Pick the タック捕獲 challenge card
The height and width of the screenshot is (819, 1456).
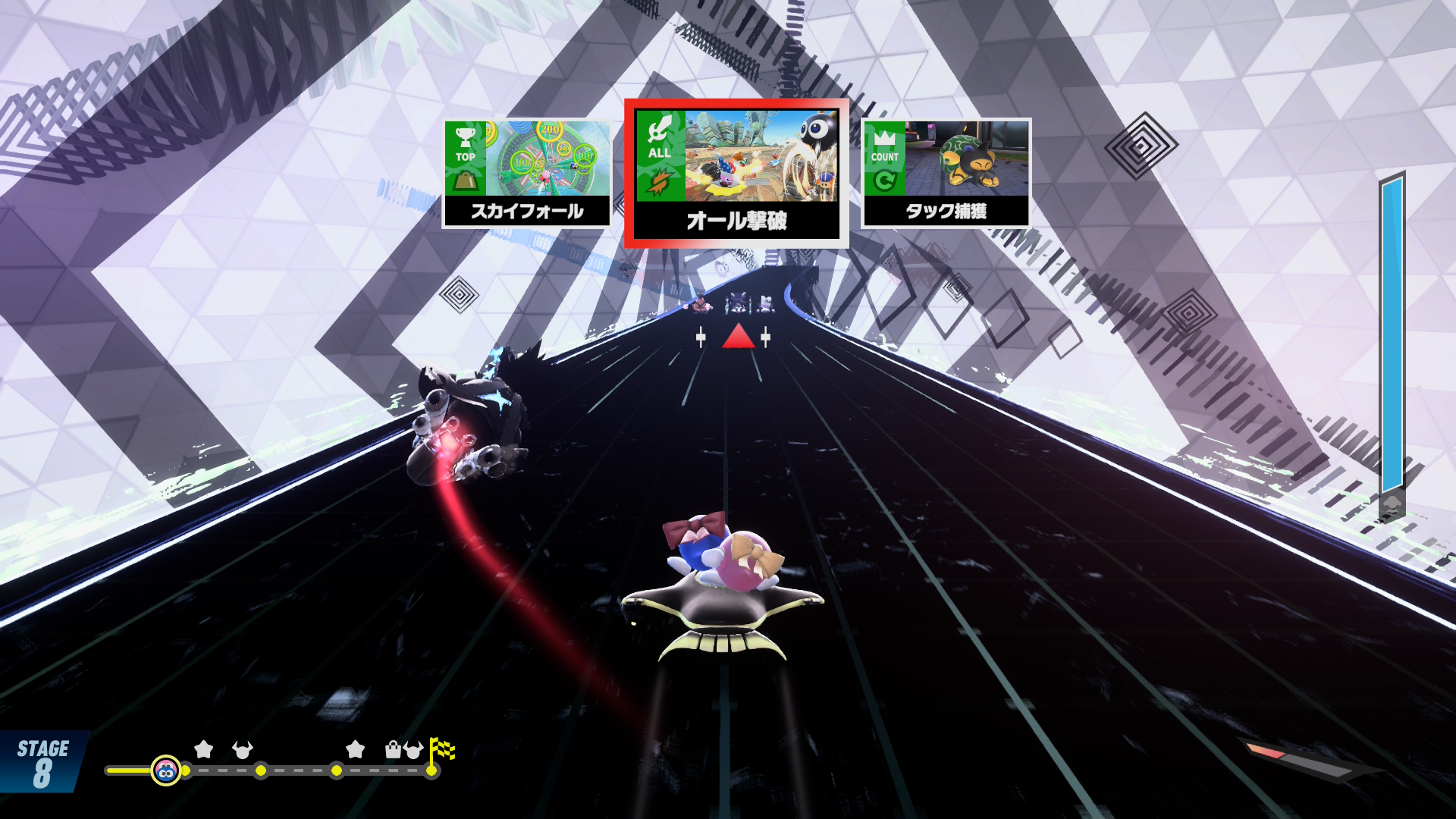946,173
